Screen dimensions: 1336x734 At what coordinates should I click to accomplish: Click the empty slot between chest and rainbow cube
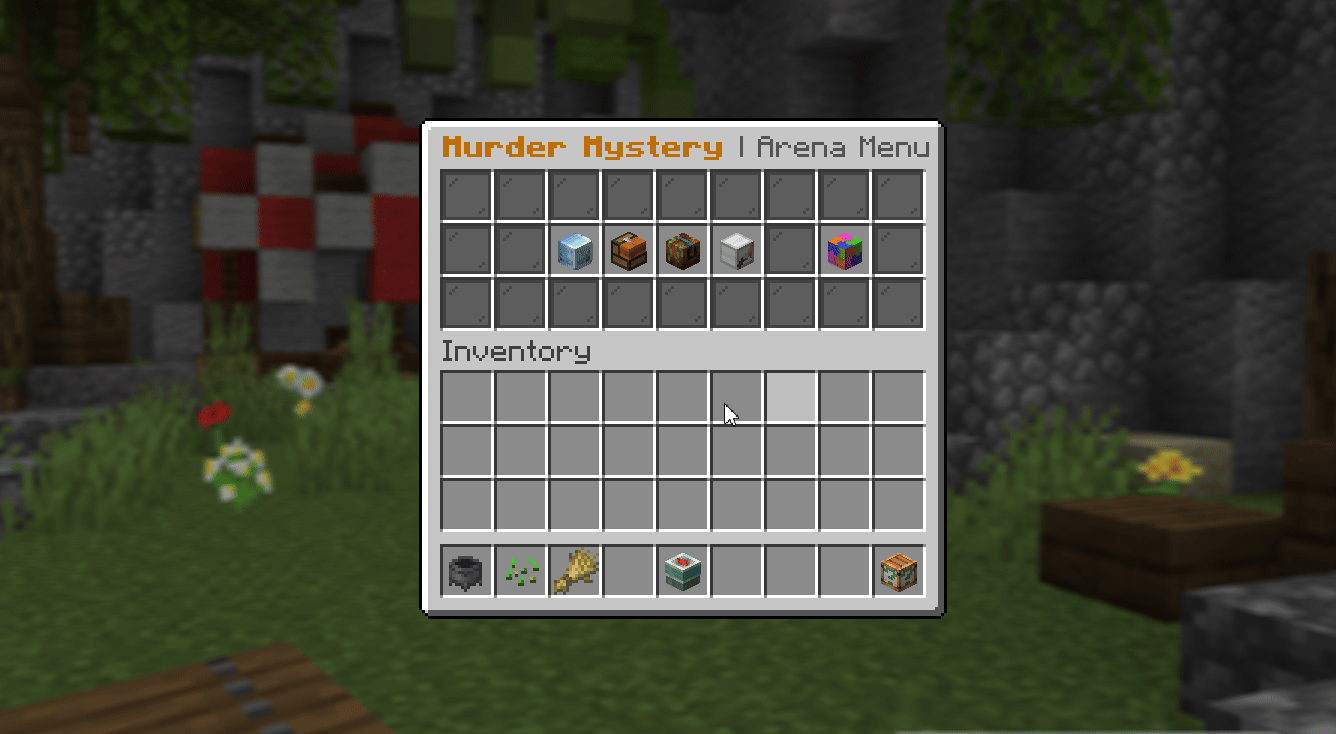tap(790, 250)
